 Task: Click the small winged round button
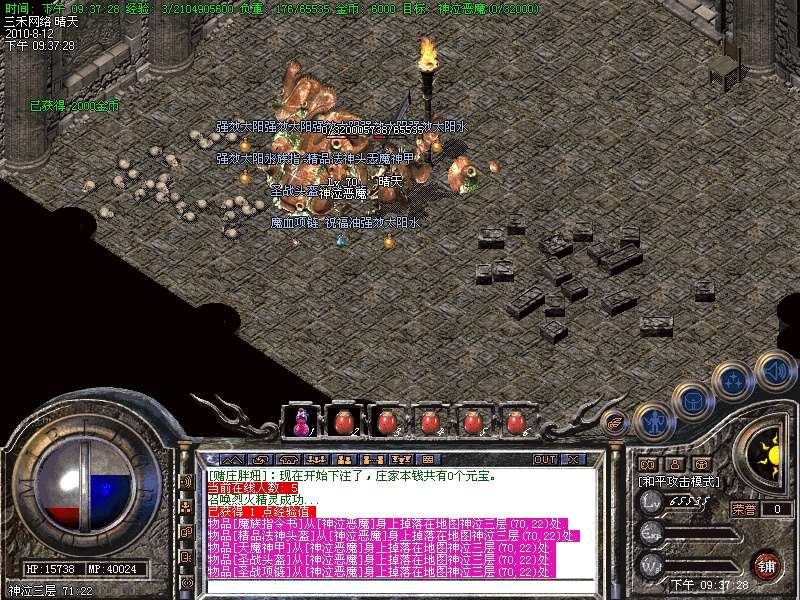point(614,424)
